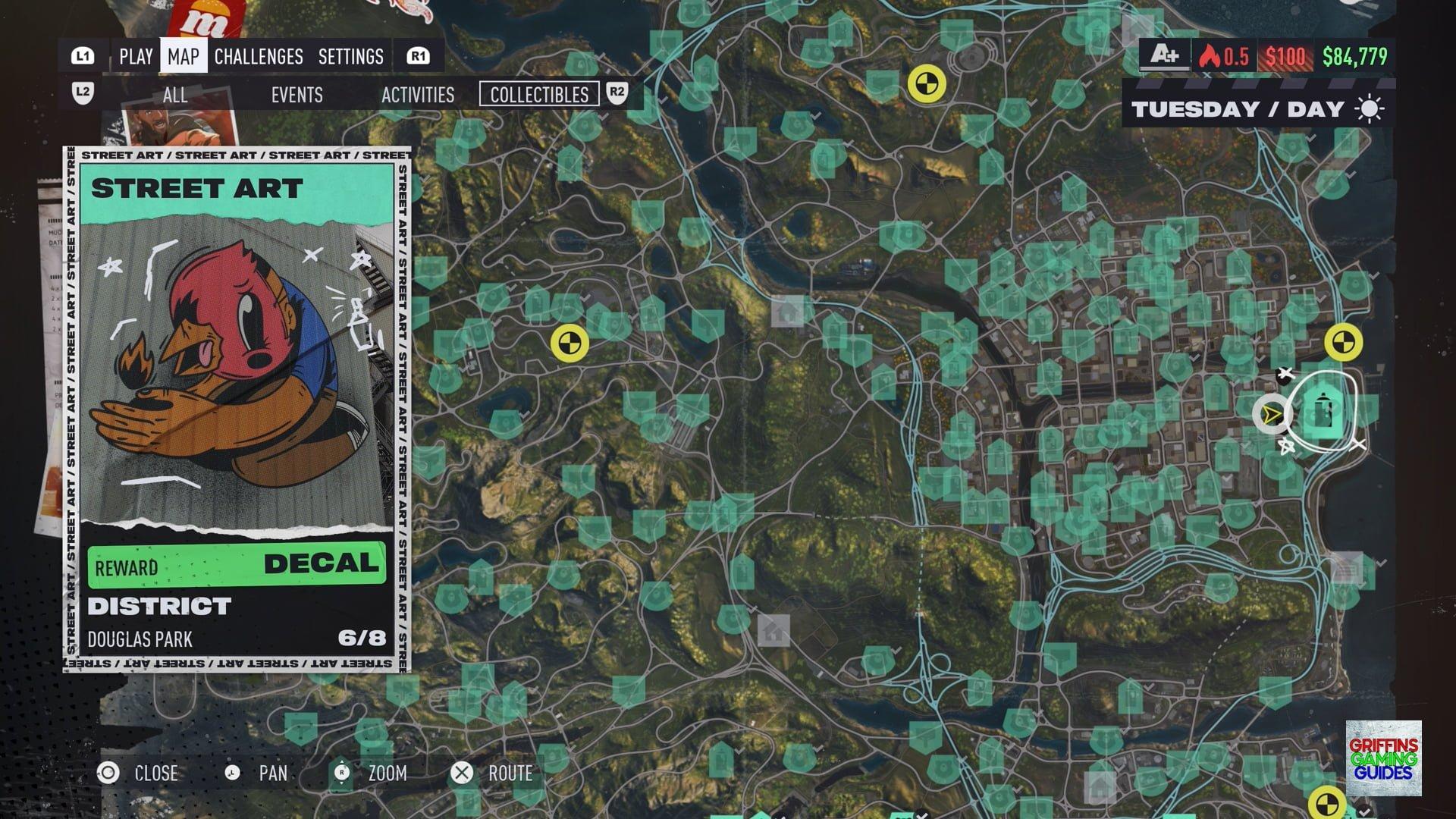Filter map by EVENTS

[x=297, y=95]
